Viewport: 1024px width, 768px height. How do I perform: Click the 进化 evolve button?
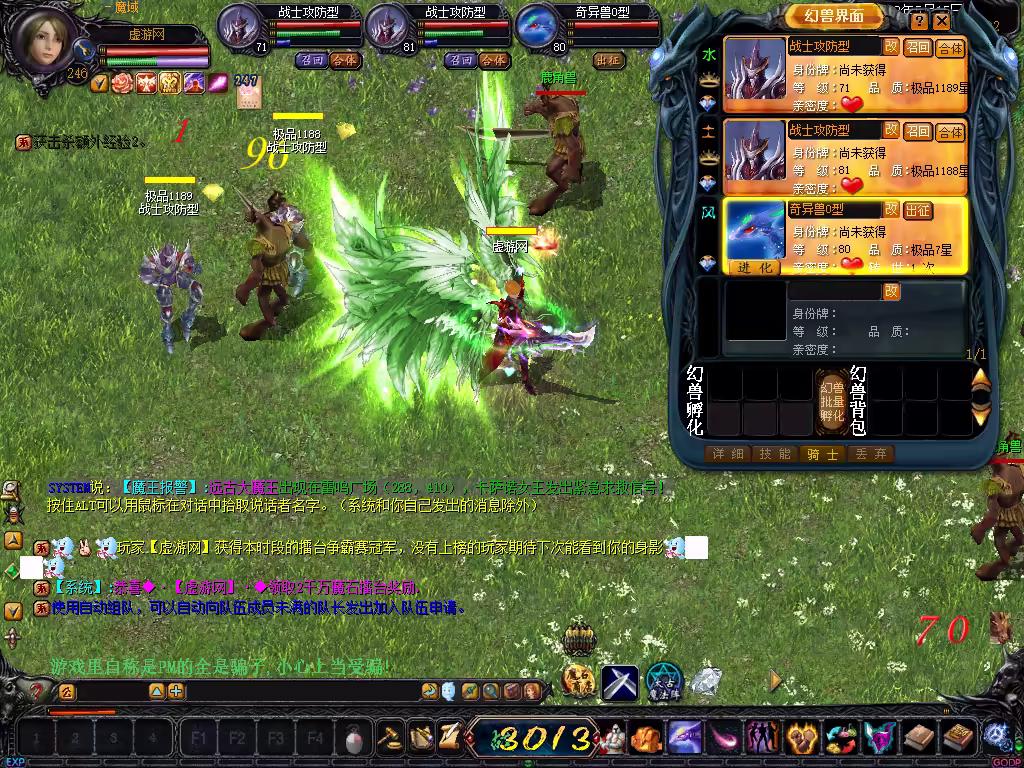pyautogui.click(x=756, y=267)
